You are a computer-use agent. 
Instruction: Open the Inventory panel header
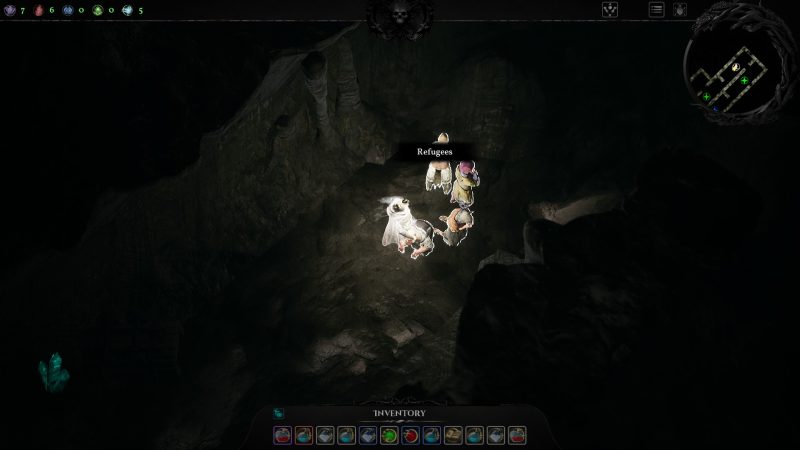click(x=400, y=413)
